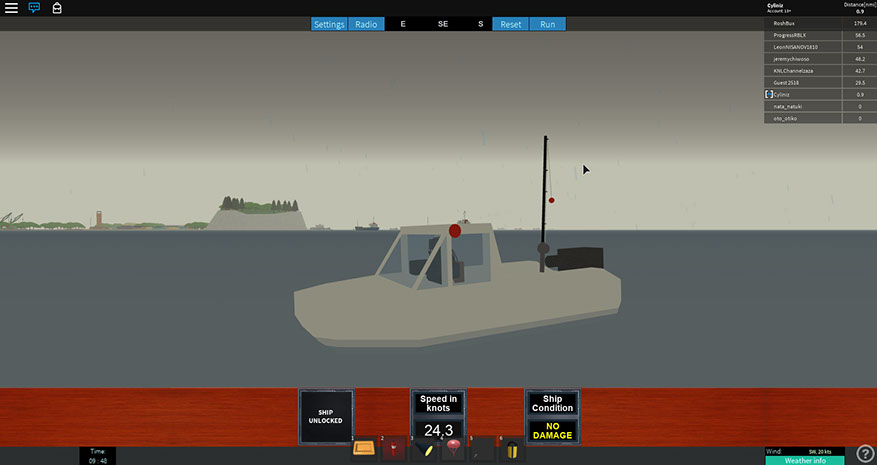Turn on the Radio
The image size is (877, 465).
tap(366, 24)
